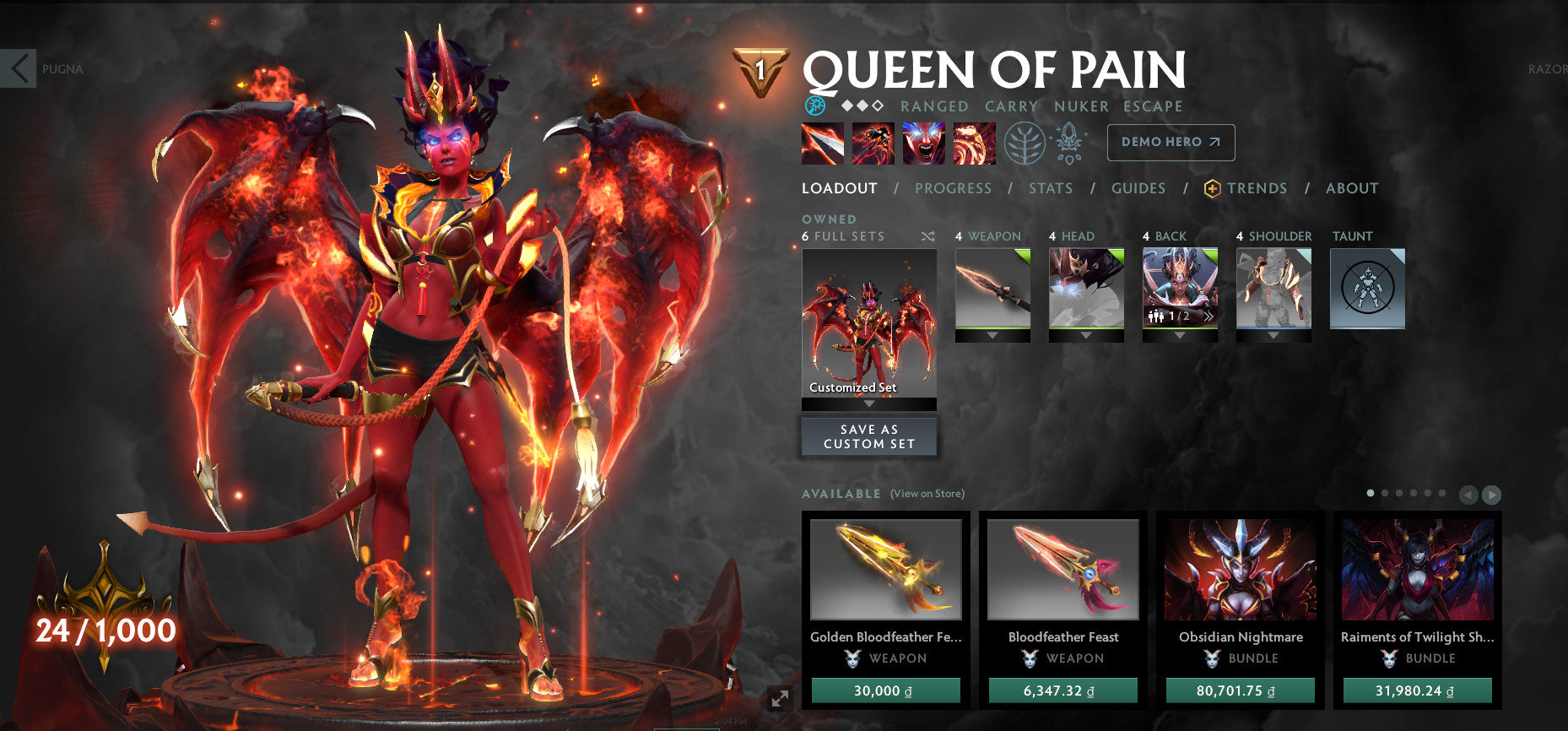
Task: Open the Save as Custom Set button
Action: point(868,436)
